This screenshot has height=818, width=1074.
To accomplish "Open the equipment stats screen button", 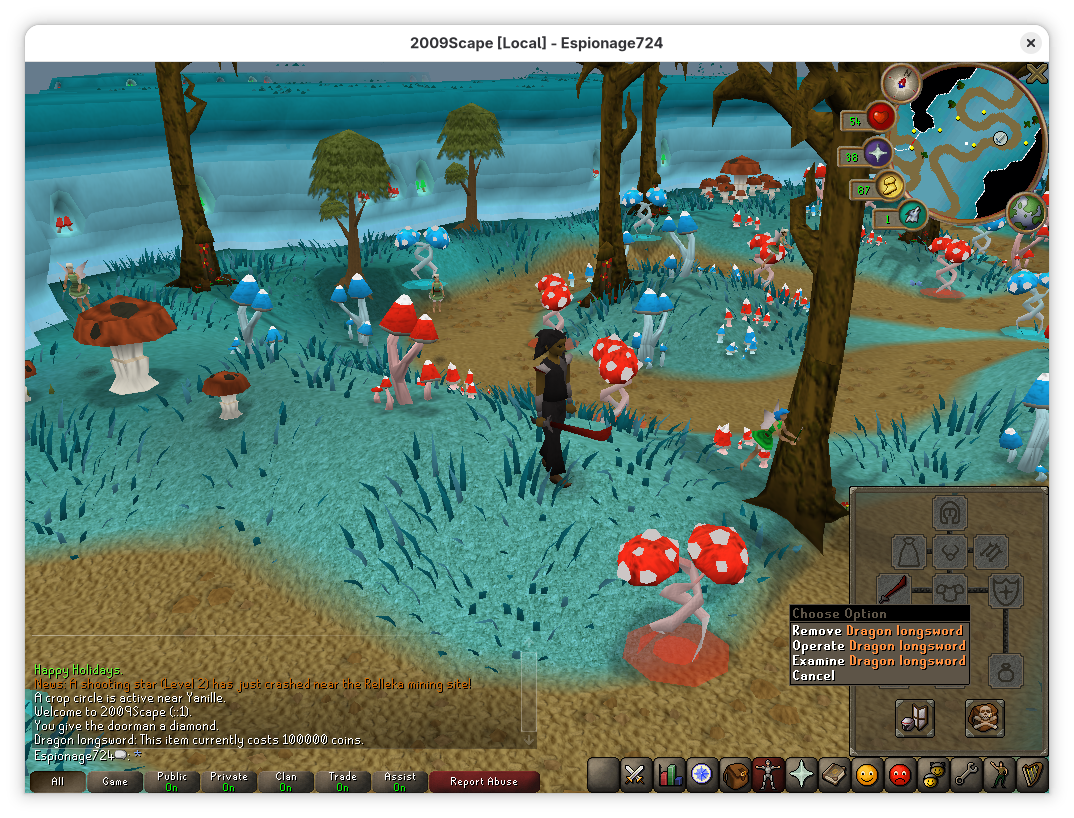I will coord(914,718).
